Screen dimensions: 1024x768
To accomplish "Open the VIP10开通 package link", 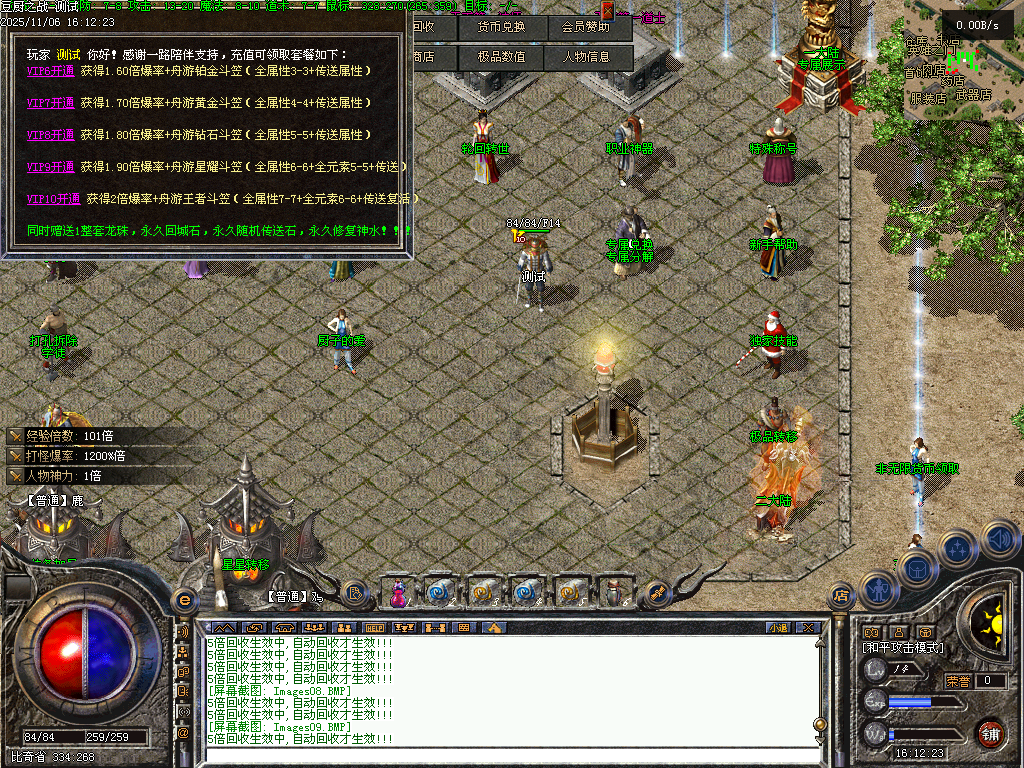I will pyautogui.click(x=54, y=199).
